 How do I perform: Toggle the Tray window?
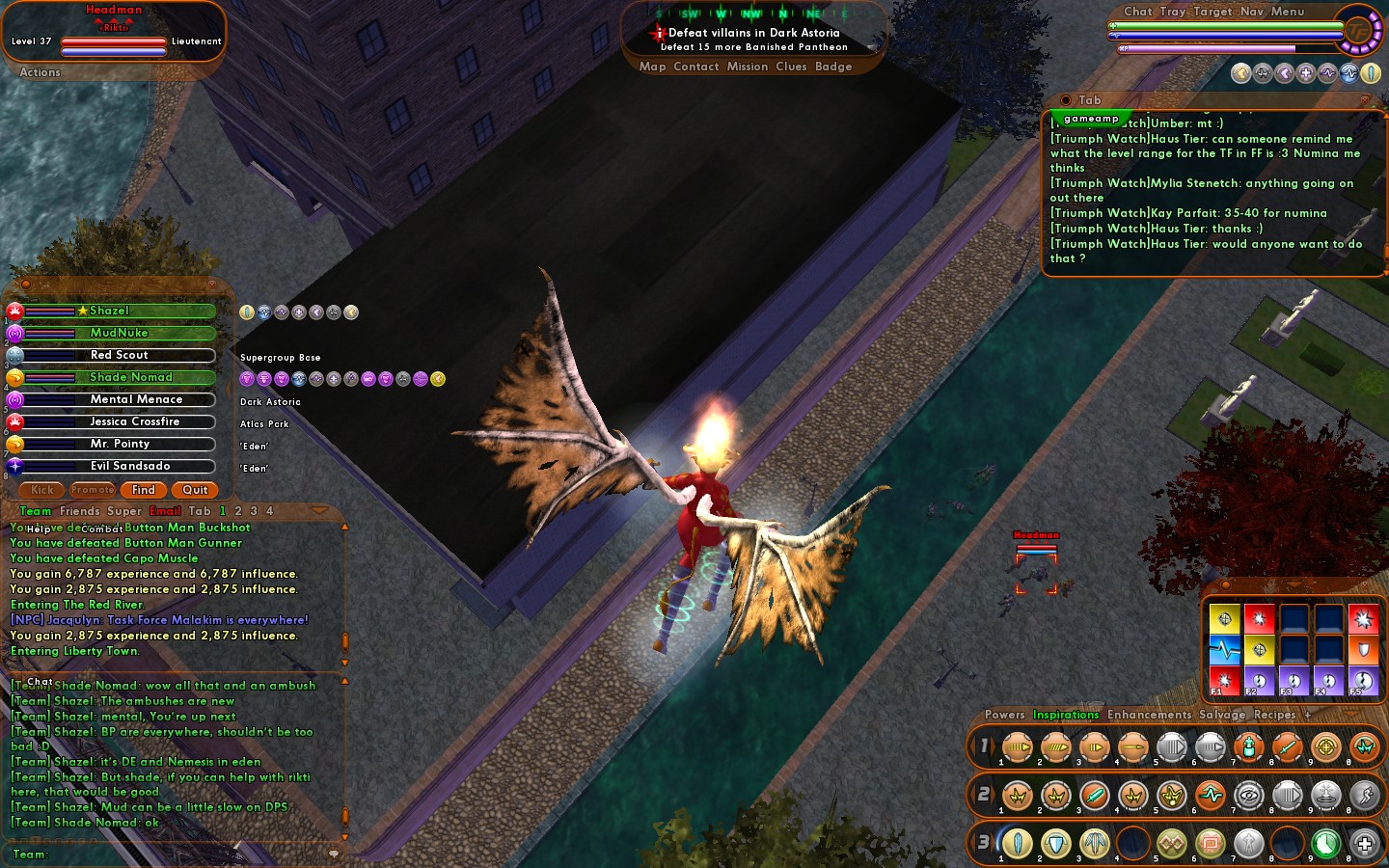click(x=1172, y=12)
